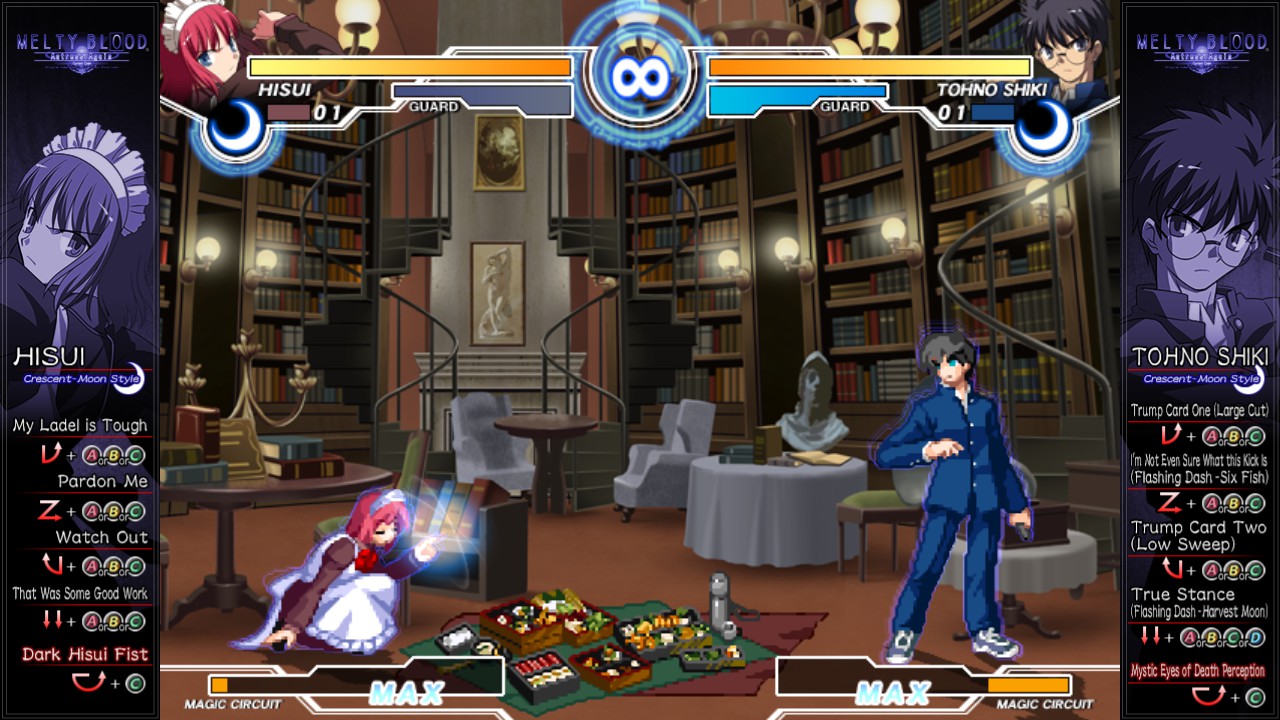1280x720 pixels.
Task: Select the A attack button icon under My Ladel is Tough
Action: point(91,456)
